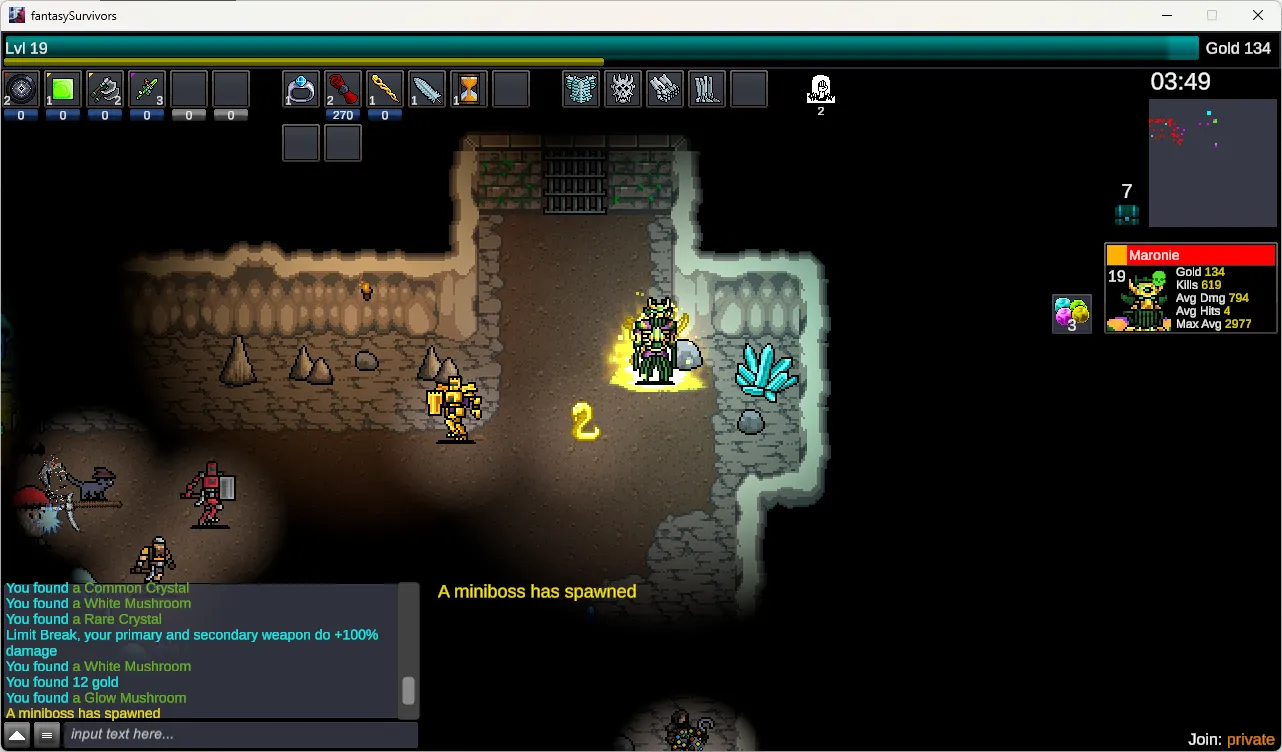Select the Maronie player card
This screenshot has height=752, width=1282.
coord(1190,288)
